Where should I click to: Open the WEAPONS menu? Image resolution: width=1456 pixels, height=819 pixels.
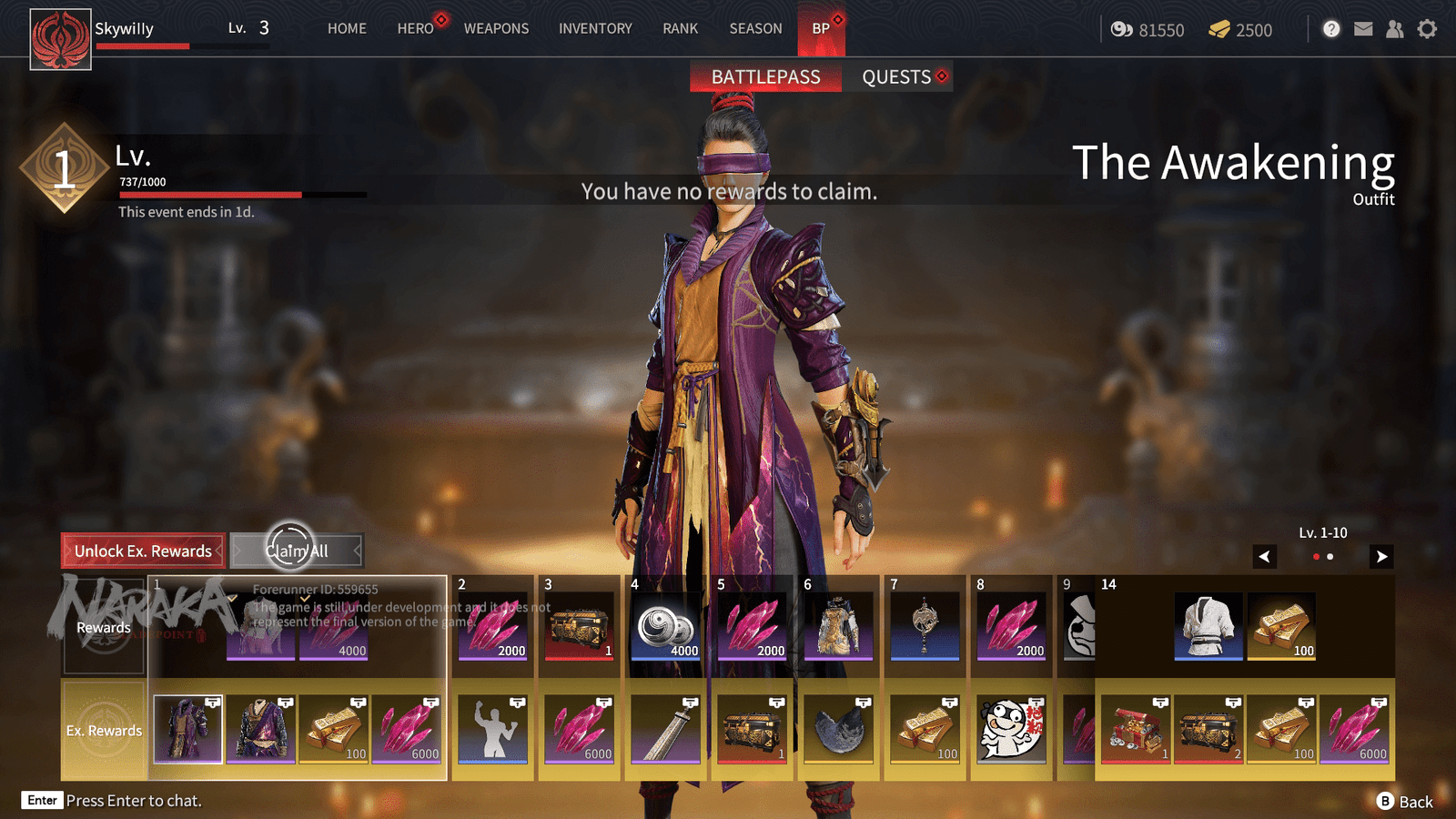[496, 28]
